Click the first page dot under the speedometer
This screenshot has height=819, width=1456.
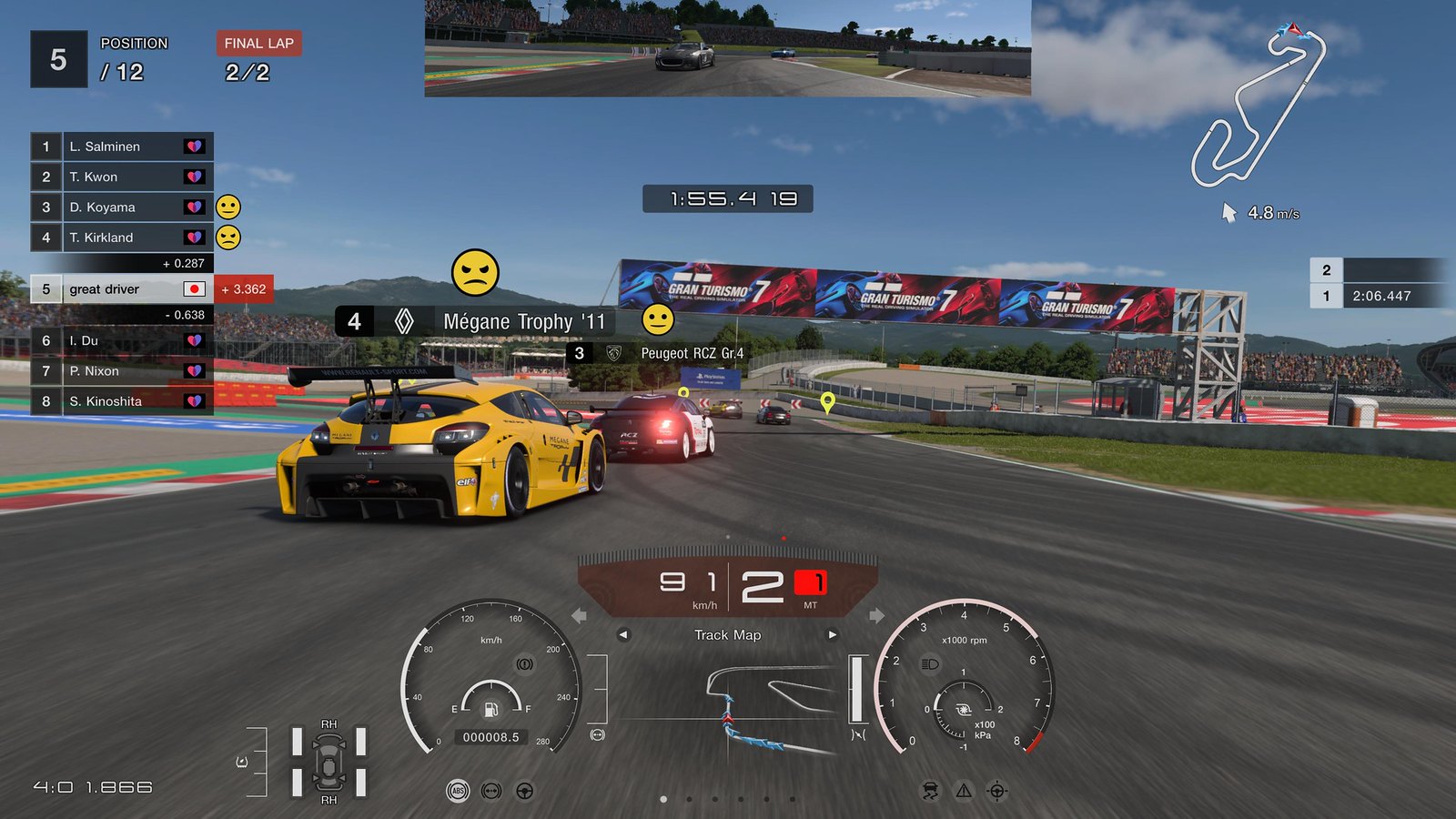pyautogui.click(x=662, y=799)
